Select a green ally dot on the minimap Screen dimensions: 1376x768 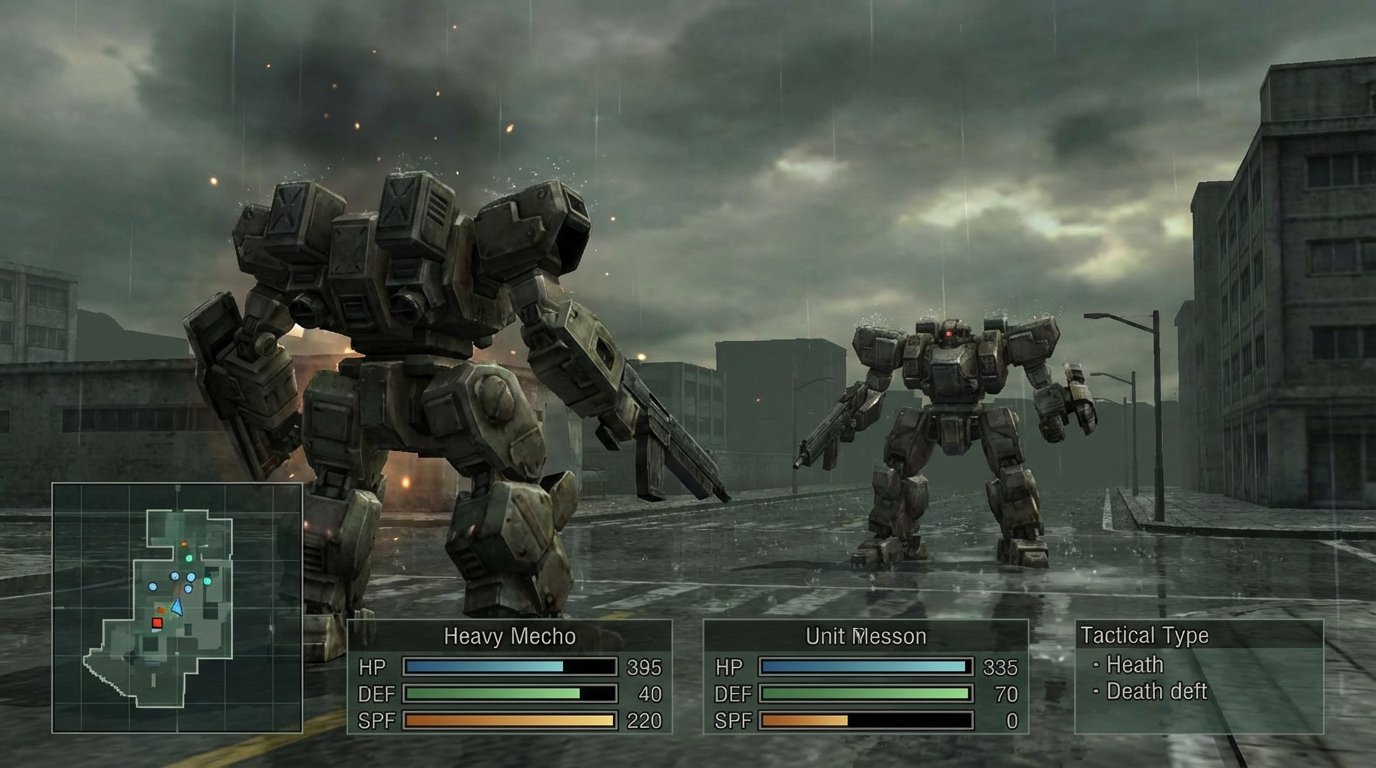[x=189, y=558]
